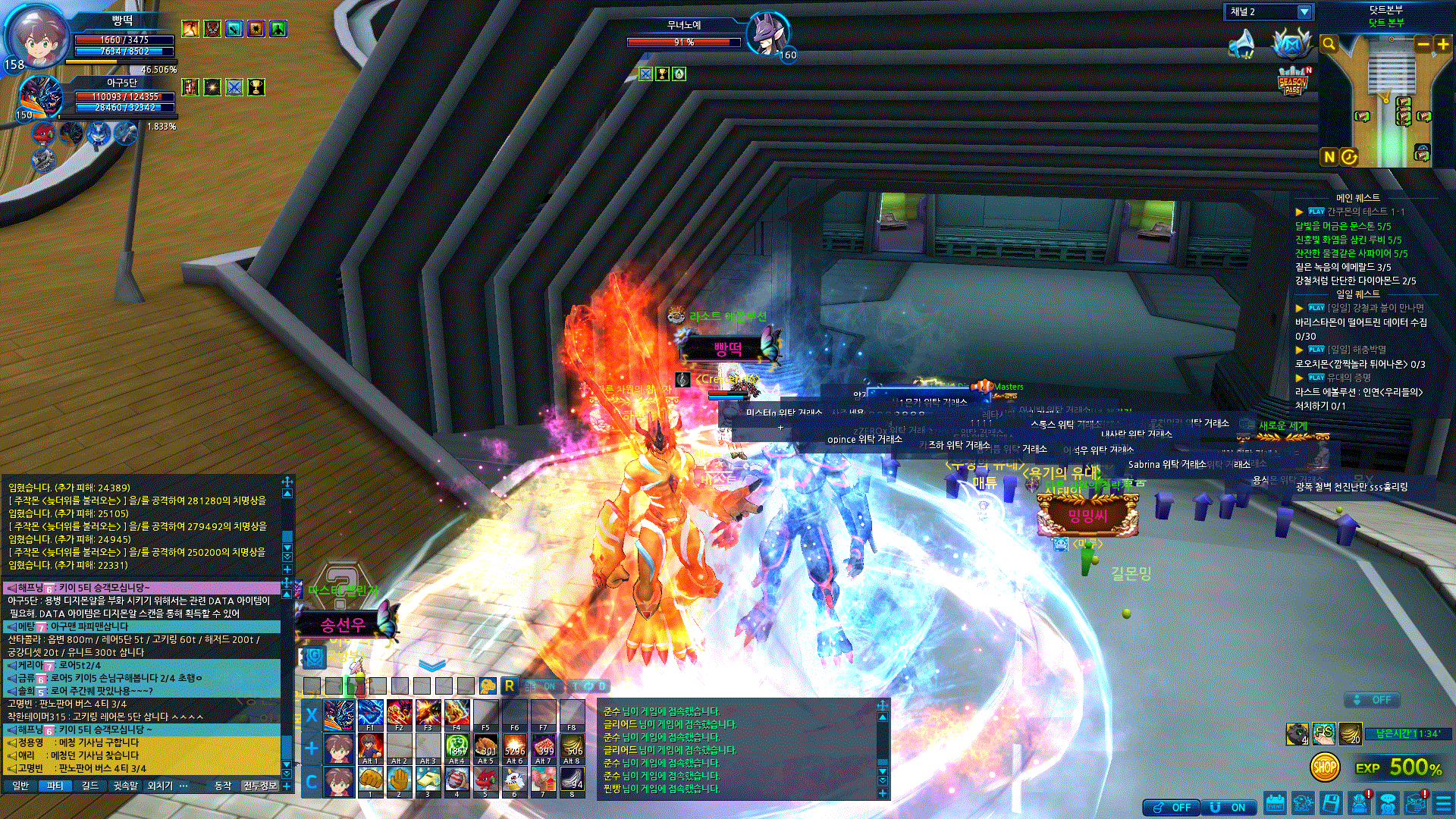Toggle the magnet auto-loot ON button
1456x819 pixels.
click(x=1229, y=808)
